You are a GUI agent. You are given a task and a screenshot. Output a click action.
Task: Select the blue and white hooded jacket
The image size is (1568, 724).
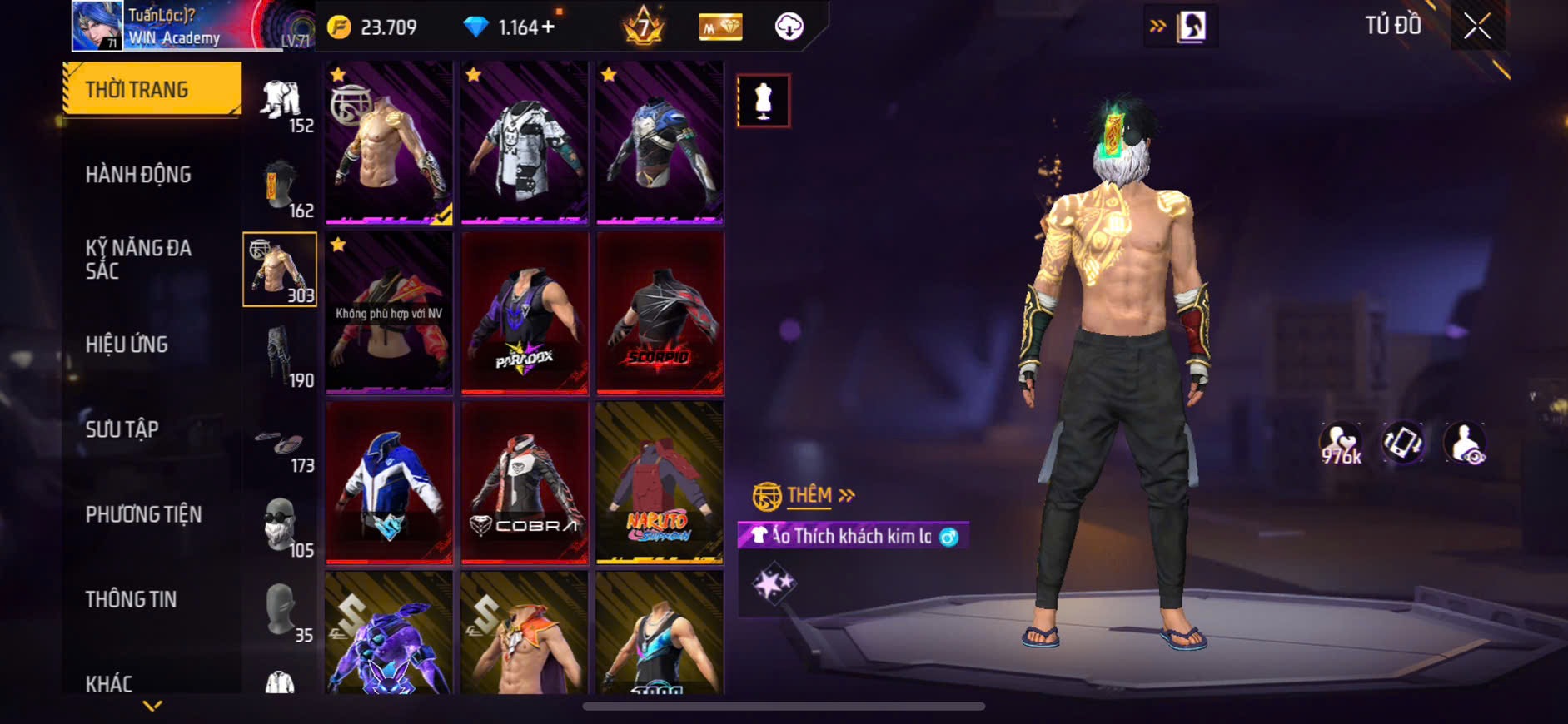coord(389,483)
